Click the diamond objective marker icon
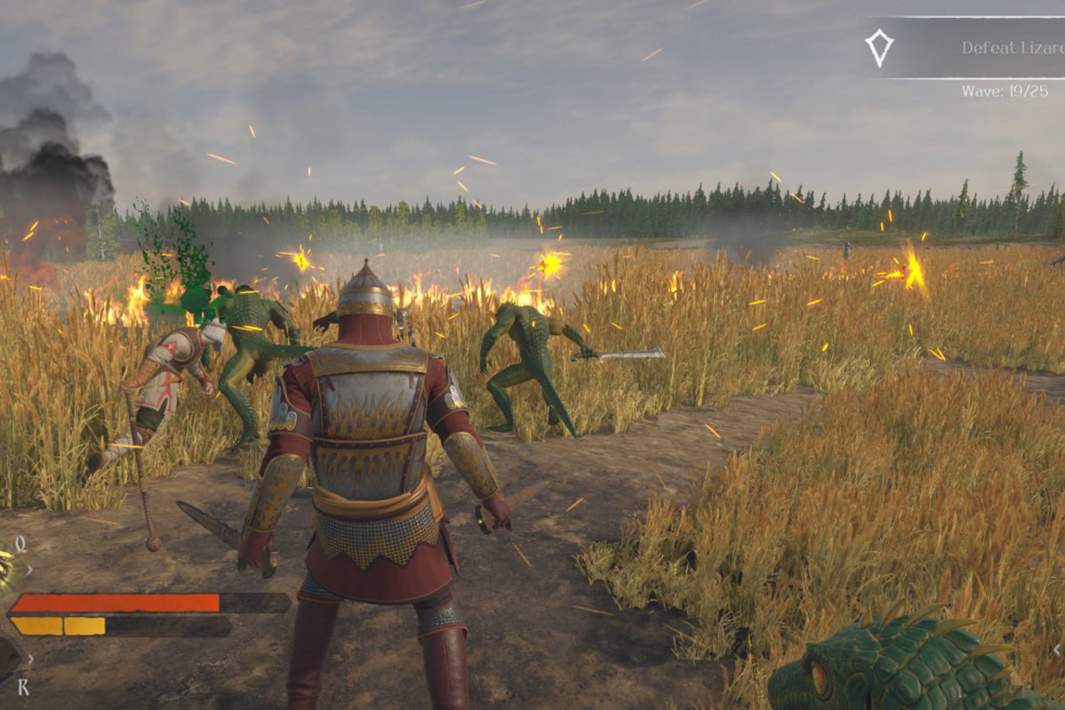This screenshot has width=1065, height=710. [x=879, y=48]
